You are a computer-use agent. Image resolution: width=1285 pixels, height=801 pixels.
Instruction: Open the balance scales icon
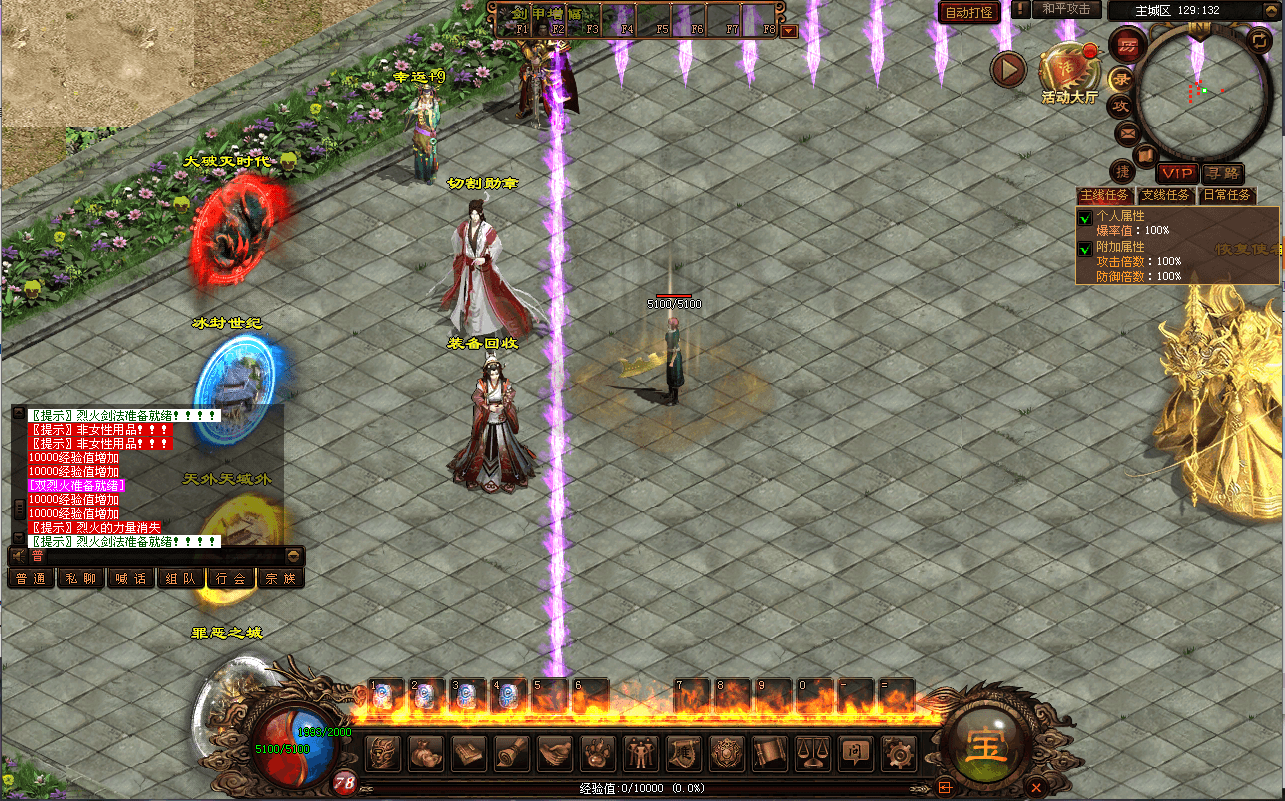pyautogui.click(x=813, y=752)
